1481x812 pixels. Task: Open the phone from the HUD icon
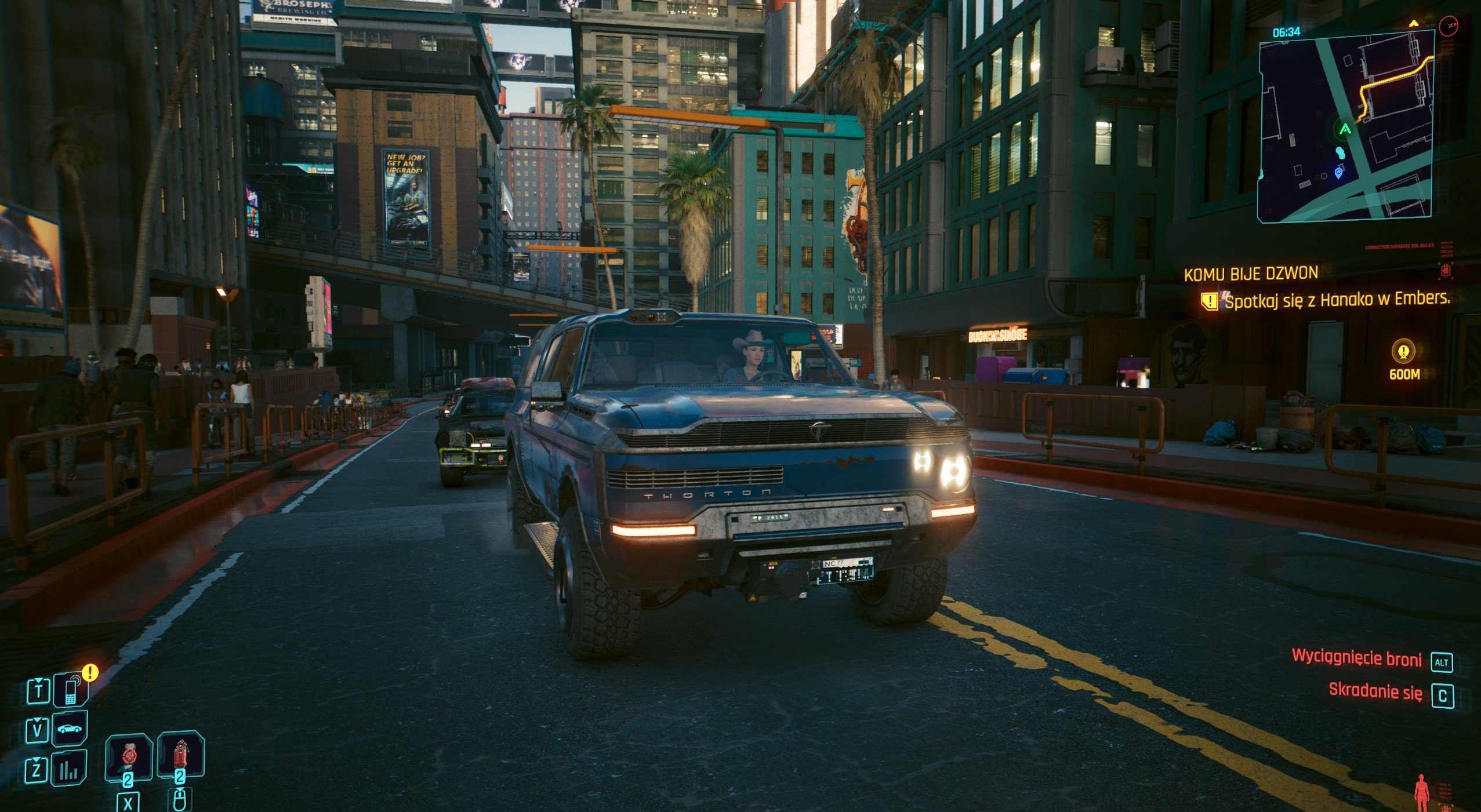[70, 691]
